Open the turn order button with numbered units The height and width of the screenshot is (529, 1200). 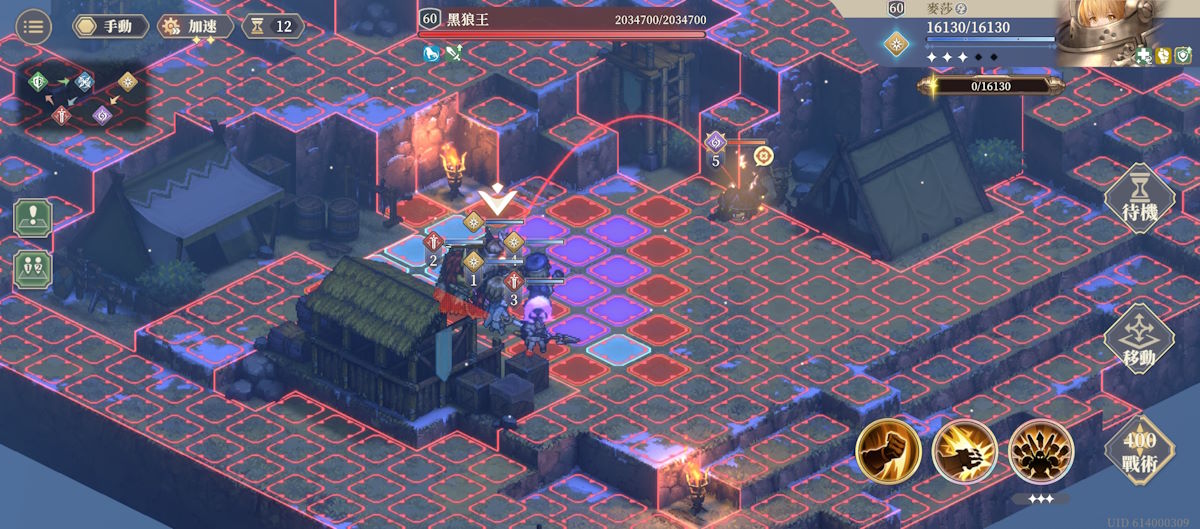(x=33, y=270)
